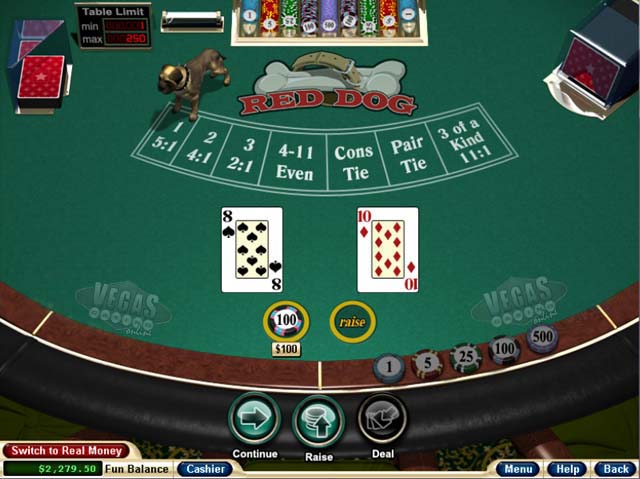Pick the 5 dollar chip
This screenshot has height=479, width=640.
point(427,363)
